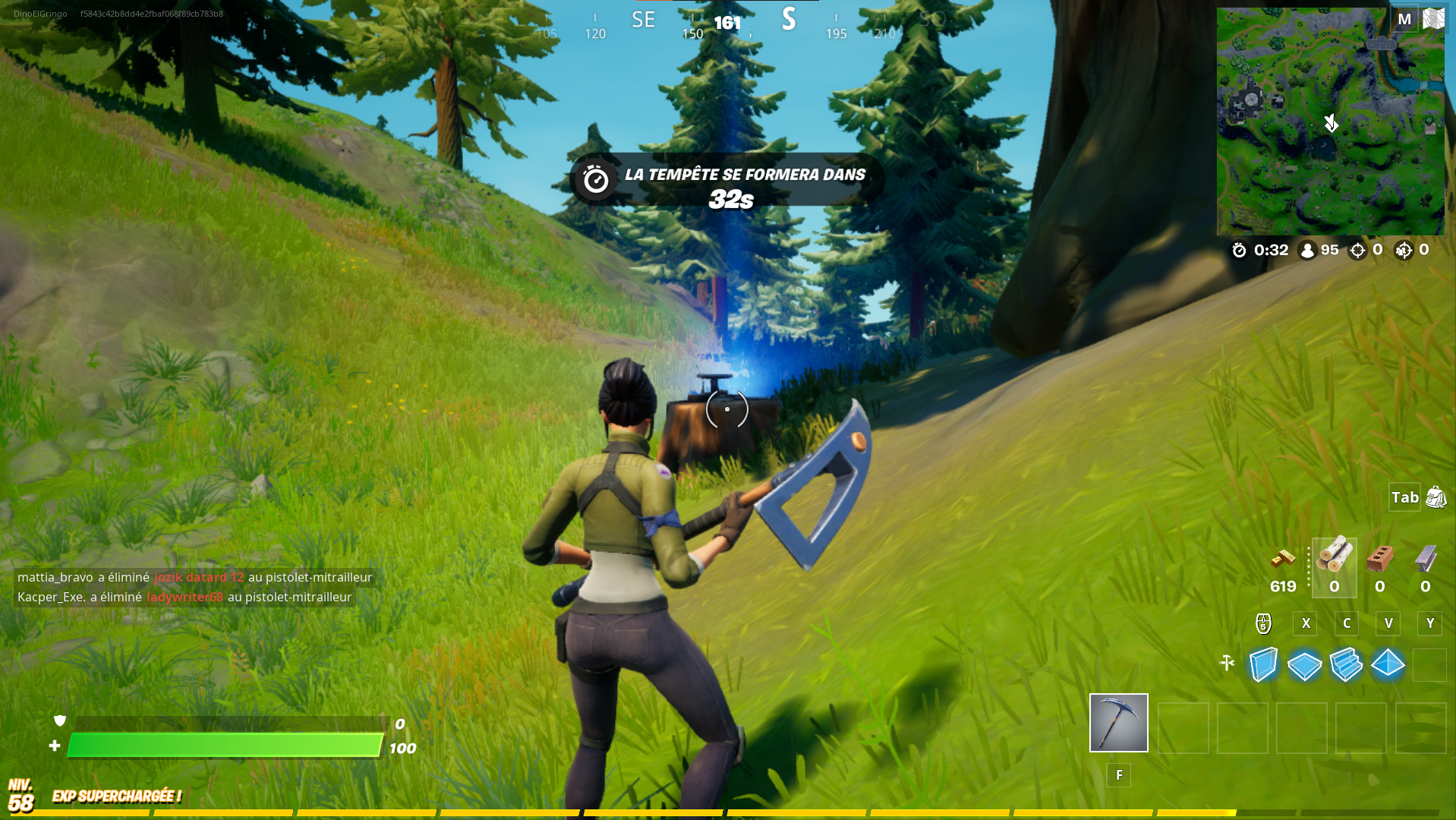Viewport: 1456px width, 820px height.
Task: Select the pickaxe in the hotbar
Action: coord(1118,723)
